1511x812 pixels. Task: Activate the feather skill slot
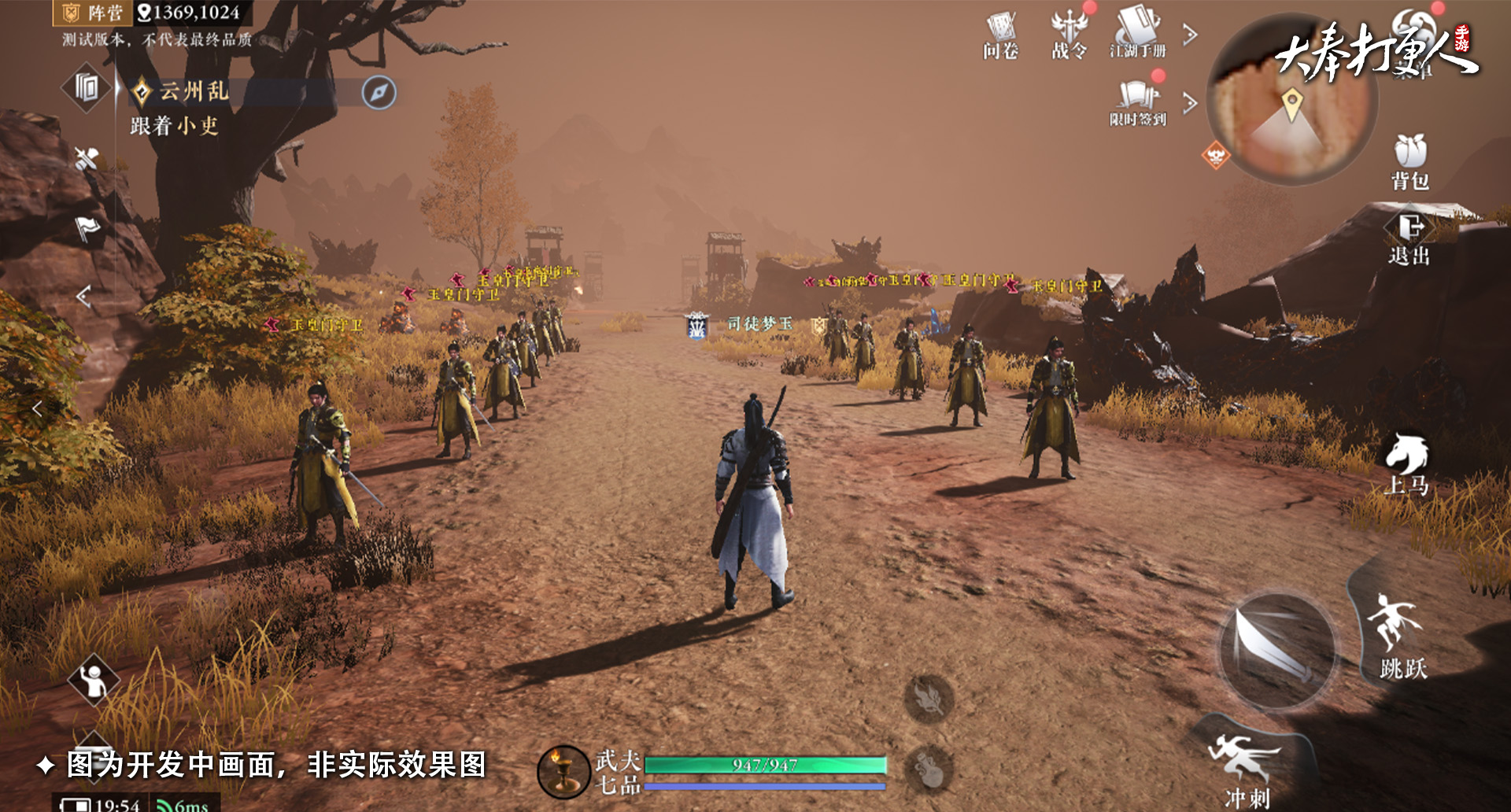tap(929, 699)
